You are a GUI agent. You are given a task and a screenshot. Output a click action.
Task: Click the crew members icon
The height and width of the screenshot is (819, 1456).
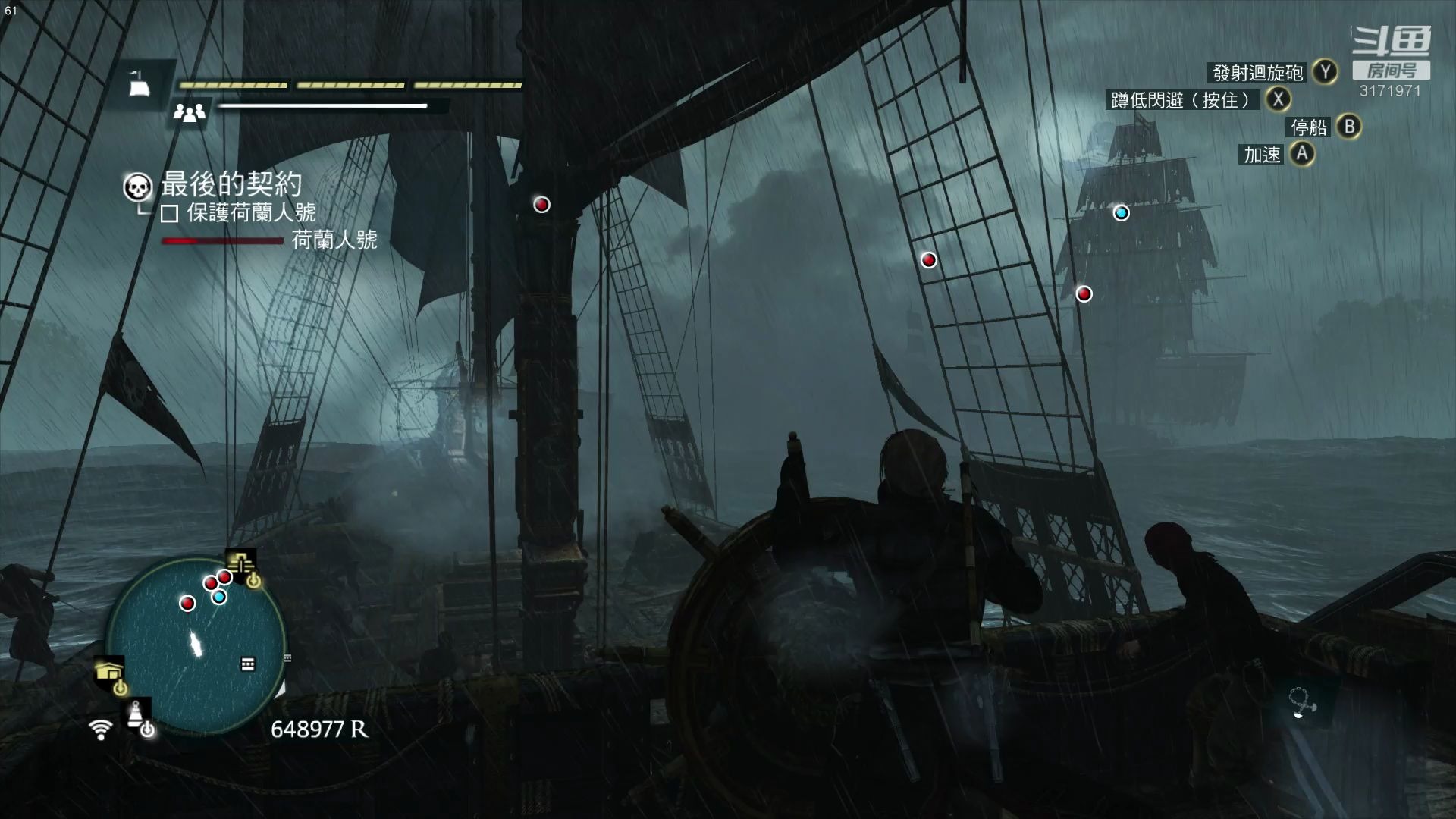pos(189,113)
